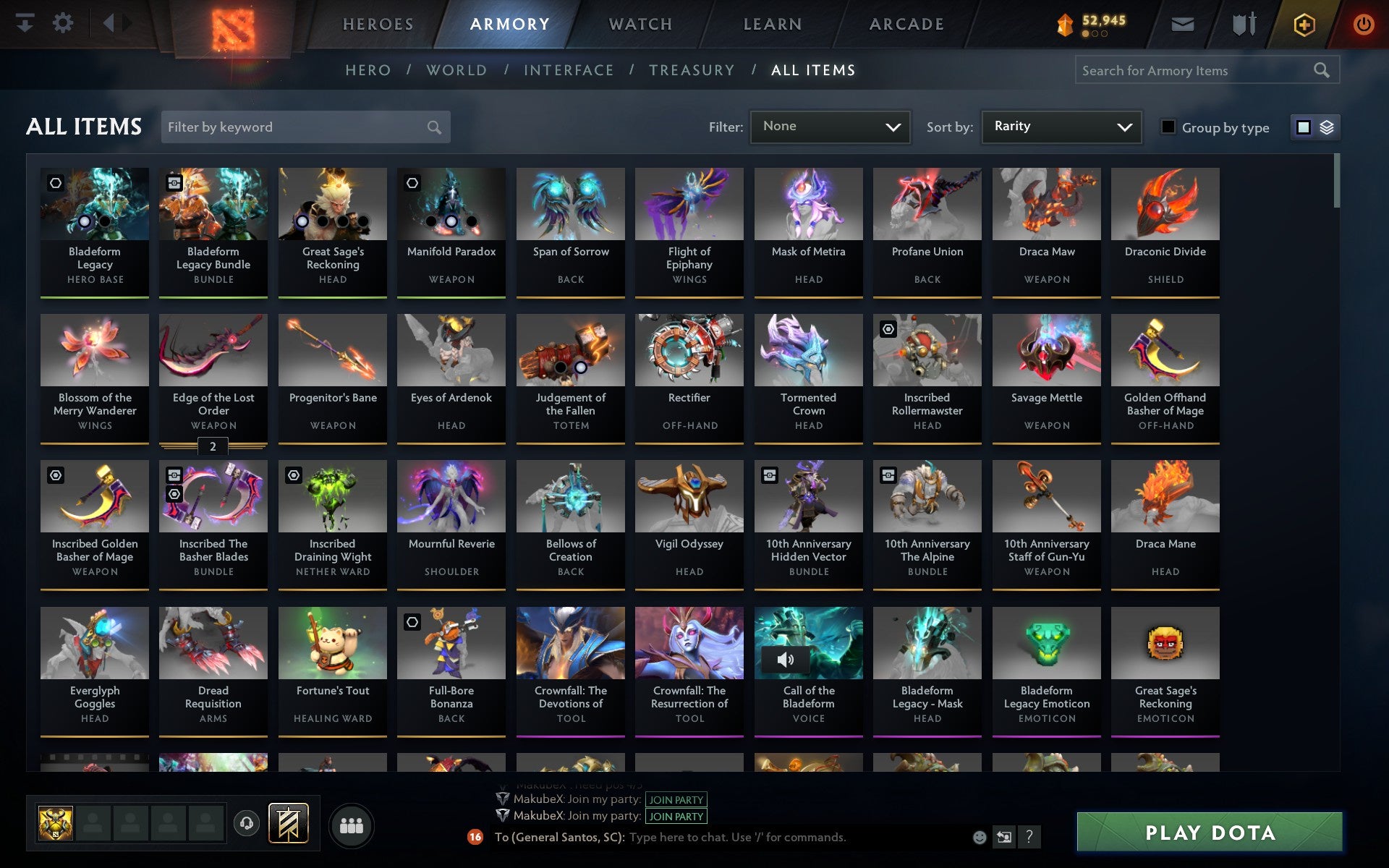Toggle the speaker on Call of the Bladeform
Image resolution: width=1389 pixels, height=868 pixels.
coord(786,659)
